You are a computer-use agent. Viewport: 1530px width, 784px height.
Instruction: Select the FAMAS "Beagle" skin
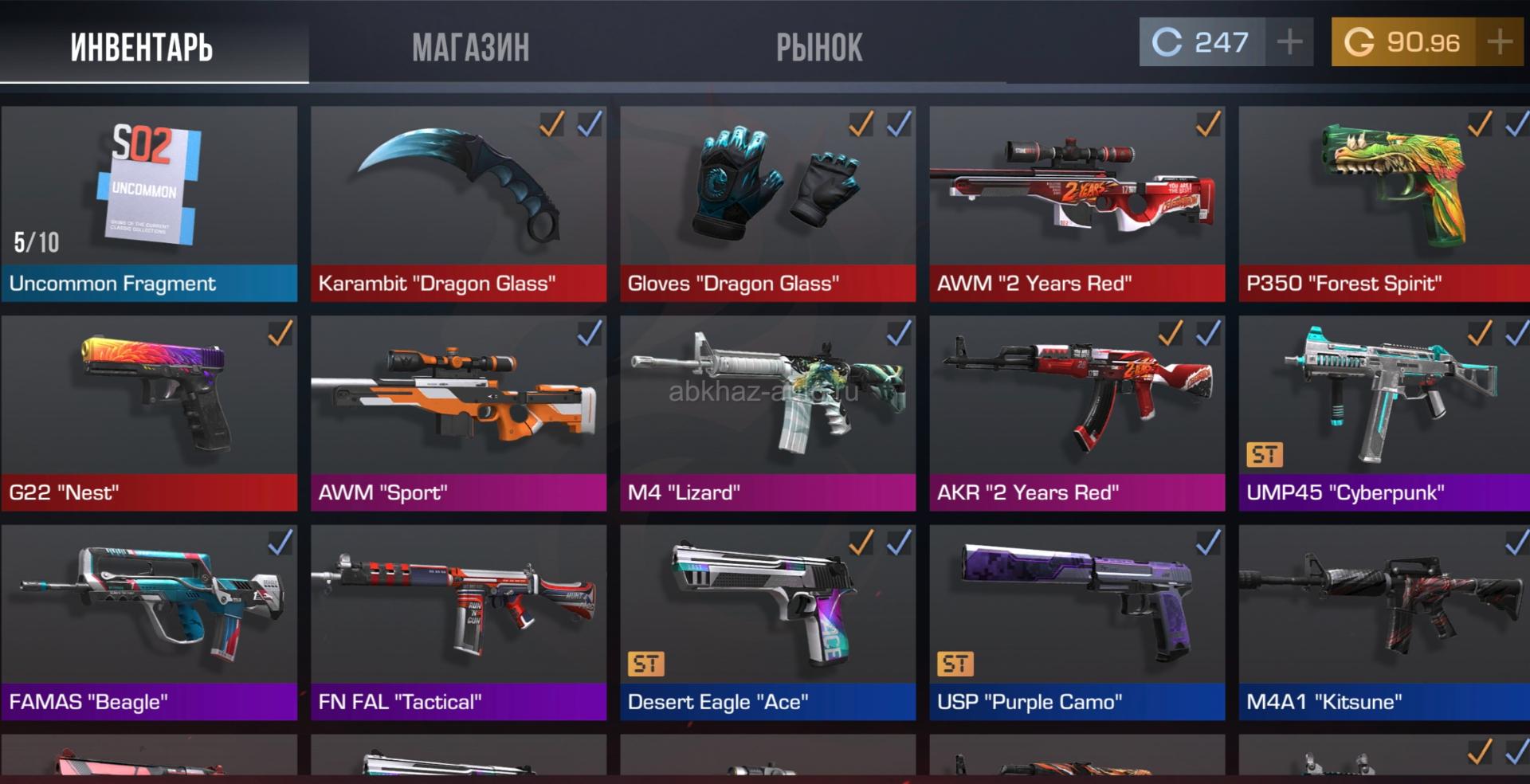tap(149, 622)
